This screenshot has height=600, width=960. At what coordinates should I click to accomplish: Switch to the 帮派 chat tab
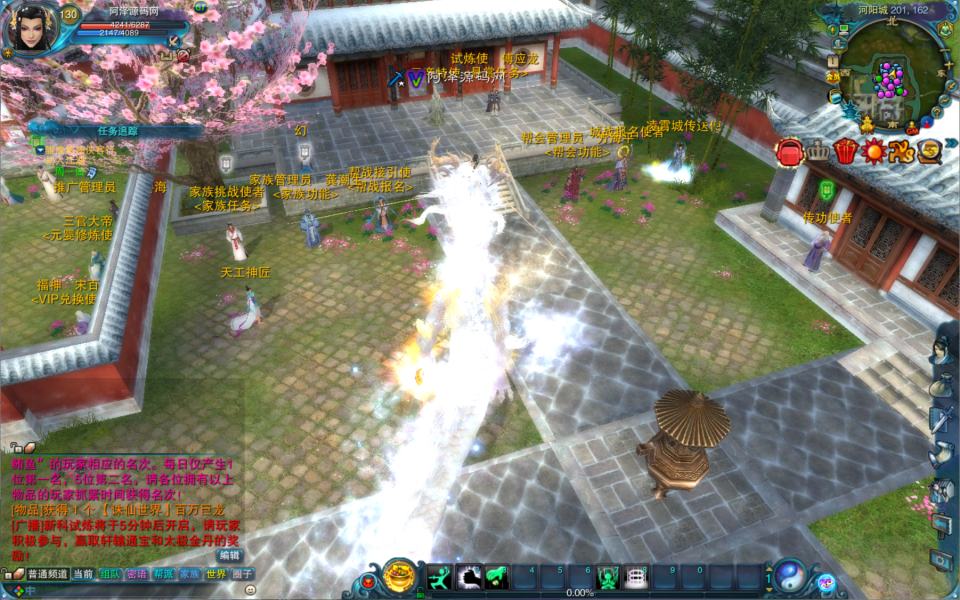point(164,575)
